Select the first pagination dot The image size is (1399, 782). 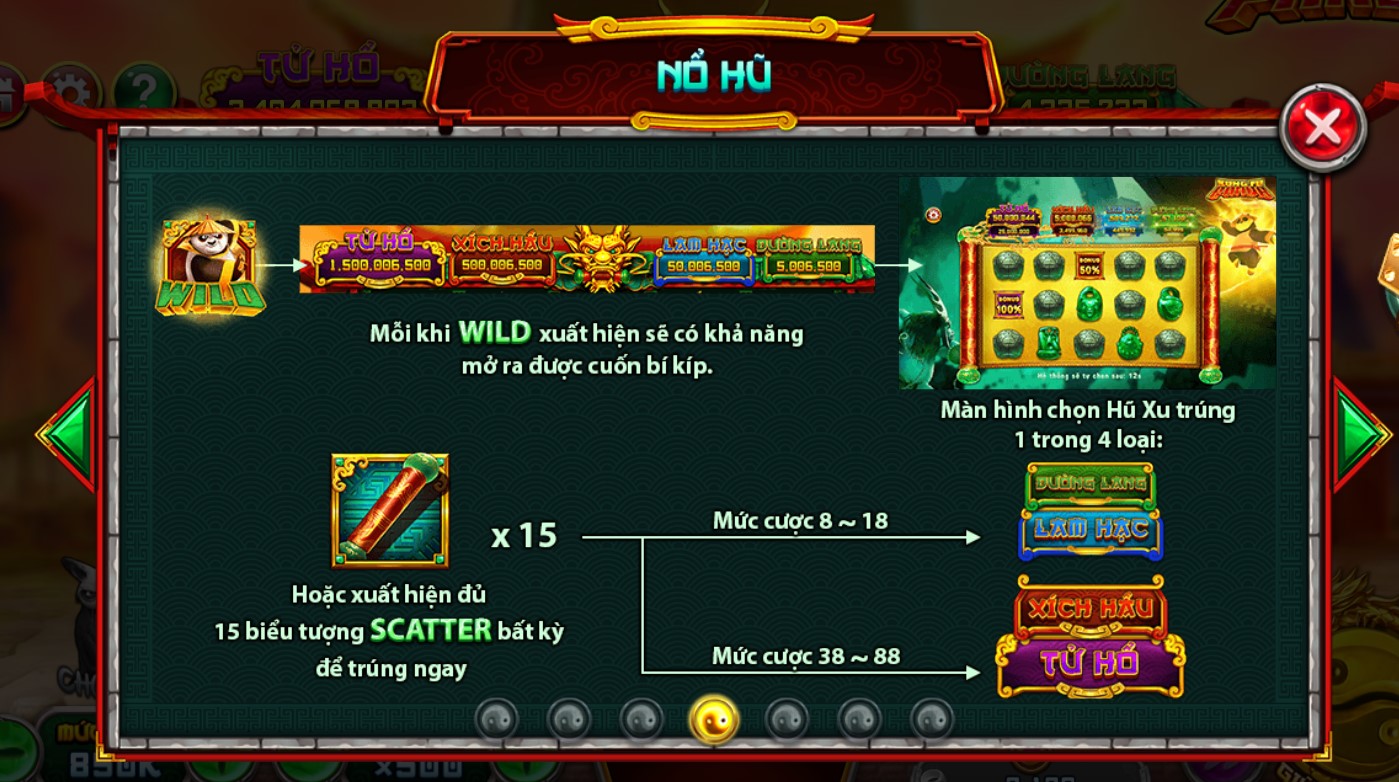click(497, 717)
